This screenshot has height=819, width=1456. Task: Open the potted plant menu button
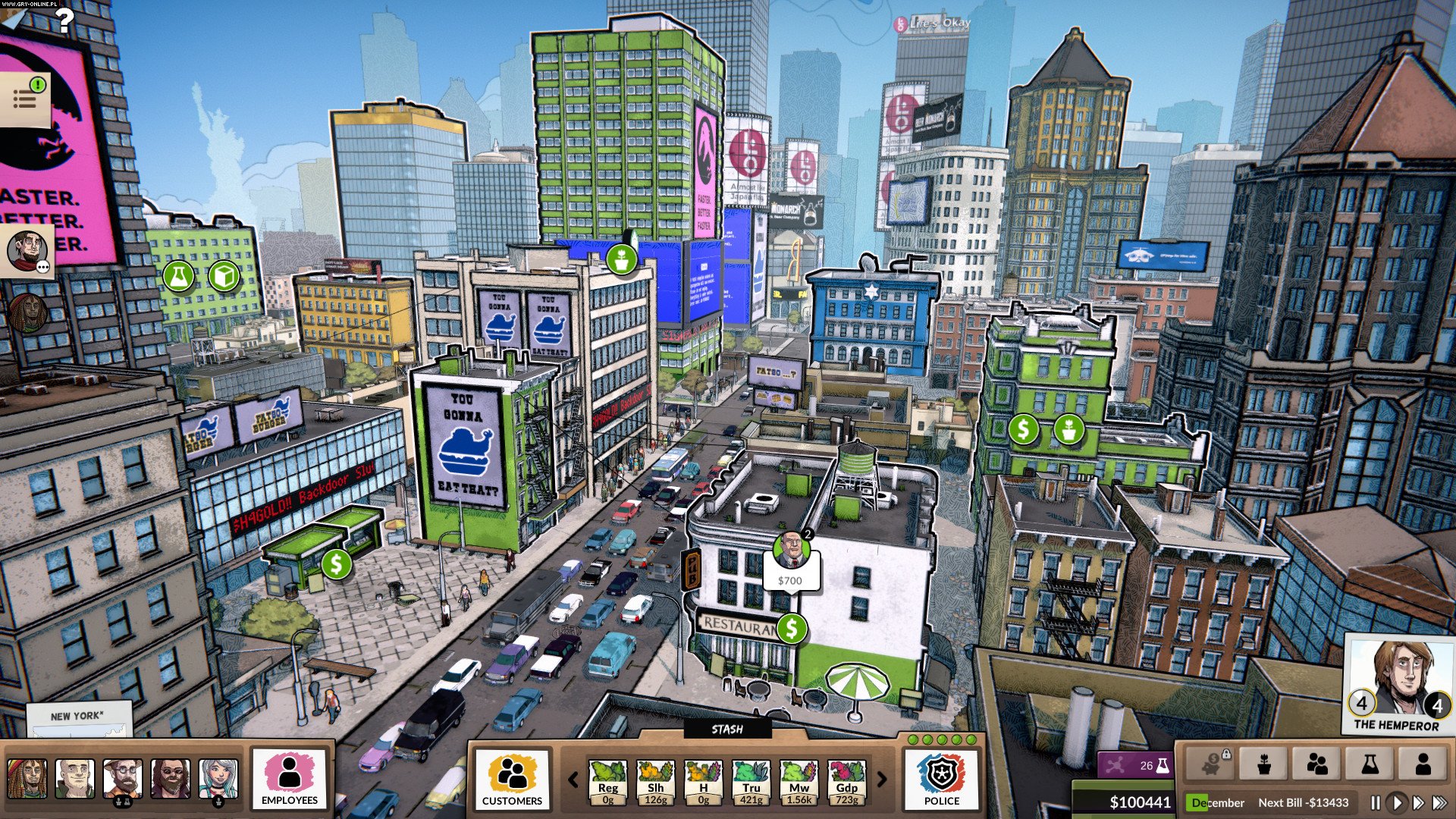tap(1264, 764)
